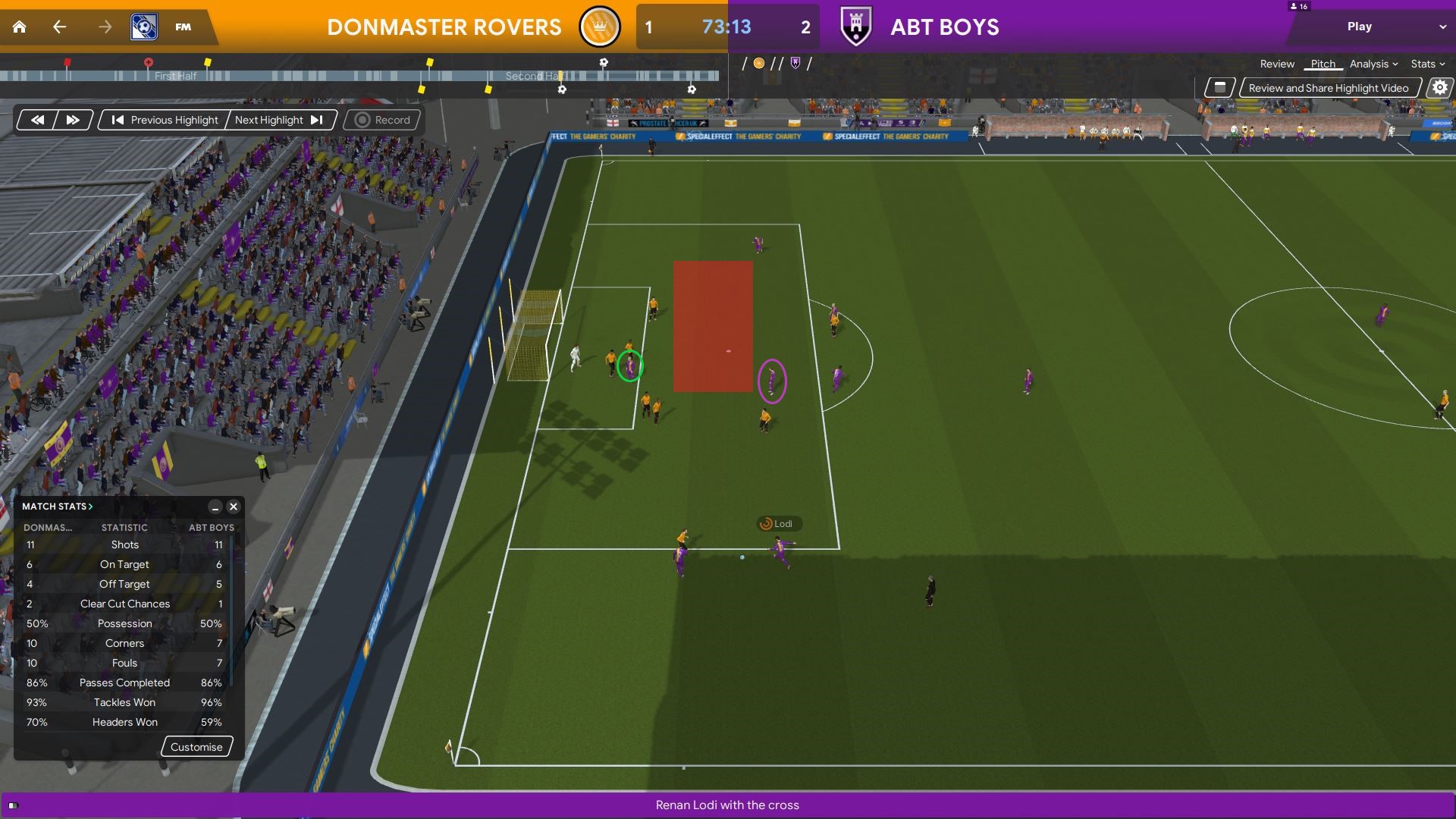This screenshot has width=1456, height=819.
Task: Switch to the Review tab
Action: pyautogui.click(x=1277, y=64)
